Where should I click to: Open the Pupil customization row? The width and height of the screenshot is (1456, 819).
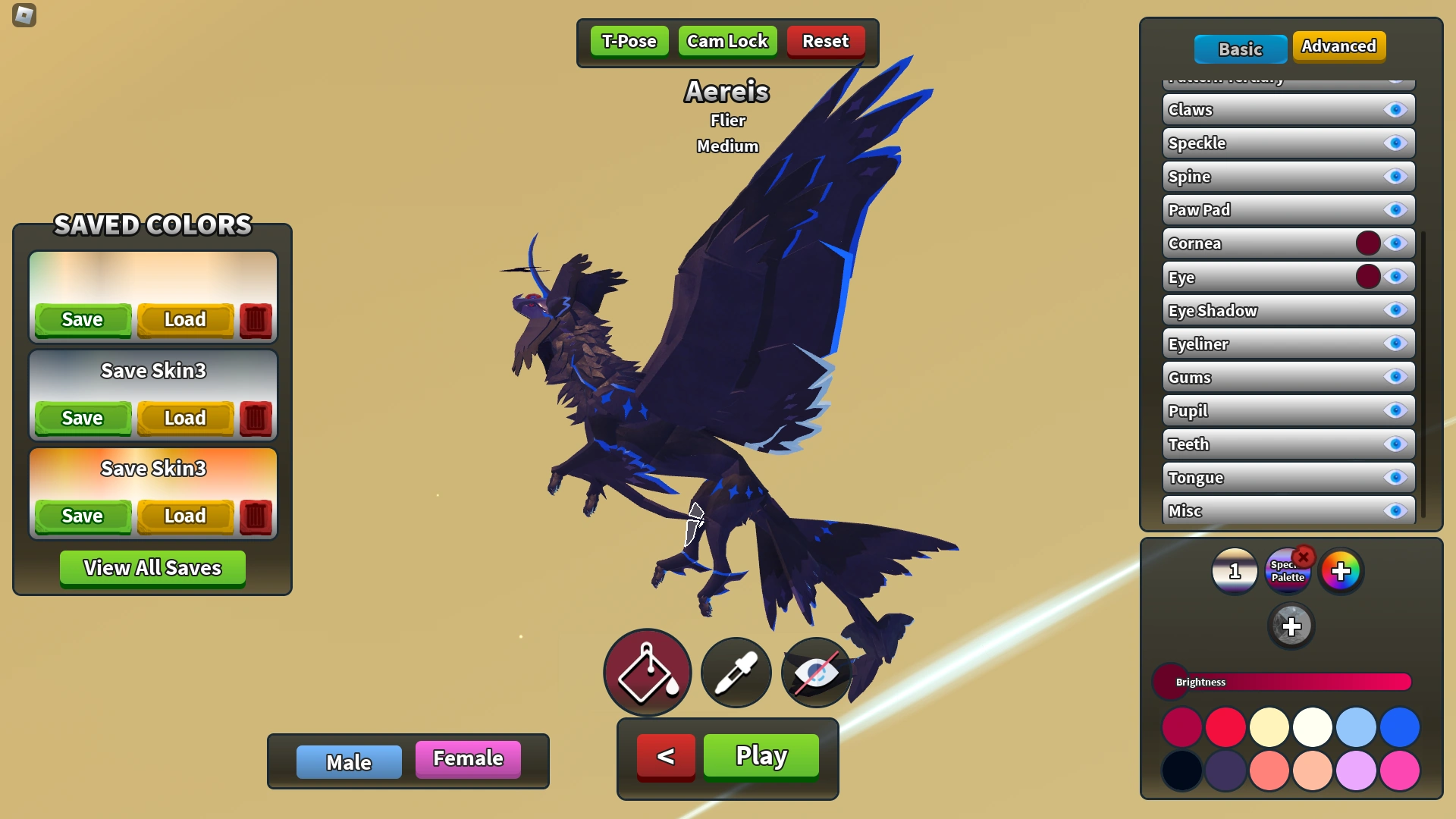click(1274, 410)
